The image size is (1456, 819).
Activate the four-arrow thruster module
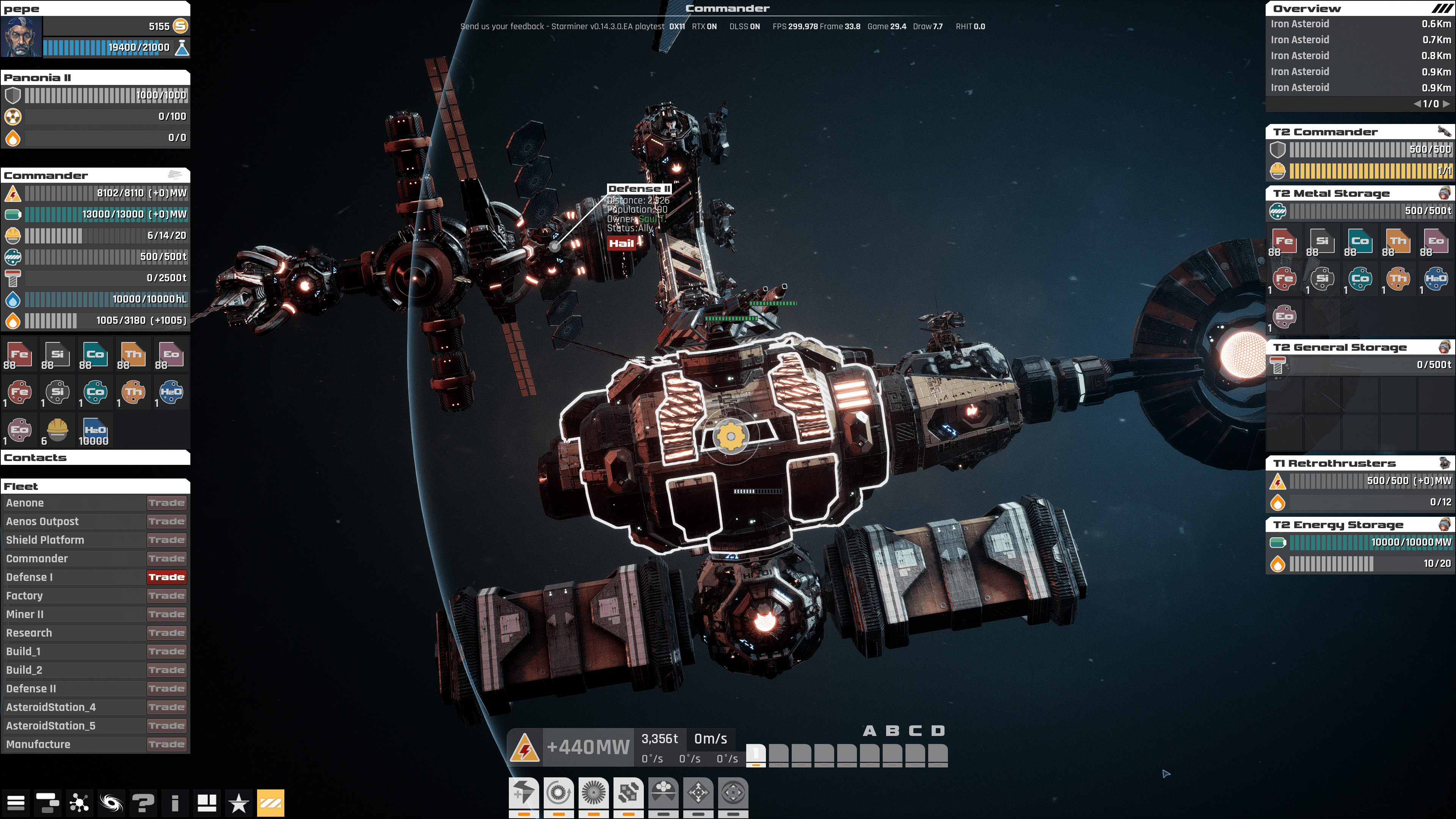click(x=698, y=792)
